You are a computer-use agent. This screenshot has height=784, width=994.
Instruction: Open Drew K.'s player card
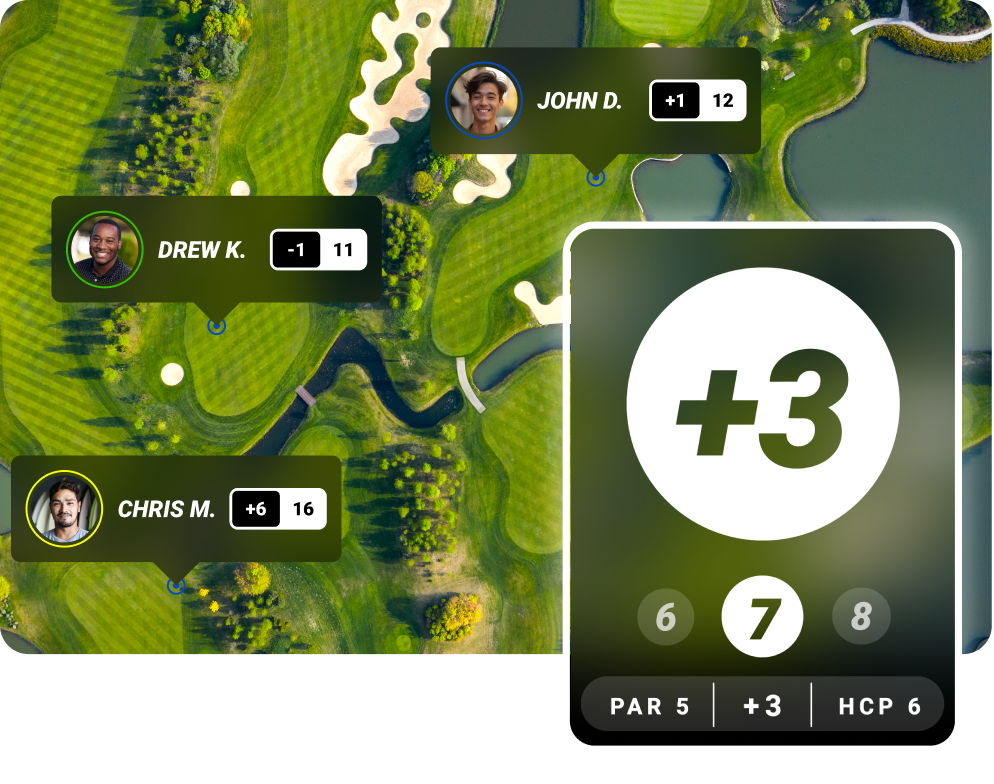tap(216, 249)
